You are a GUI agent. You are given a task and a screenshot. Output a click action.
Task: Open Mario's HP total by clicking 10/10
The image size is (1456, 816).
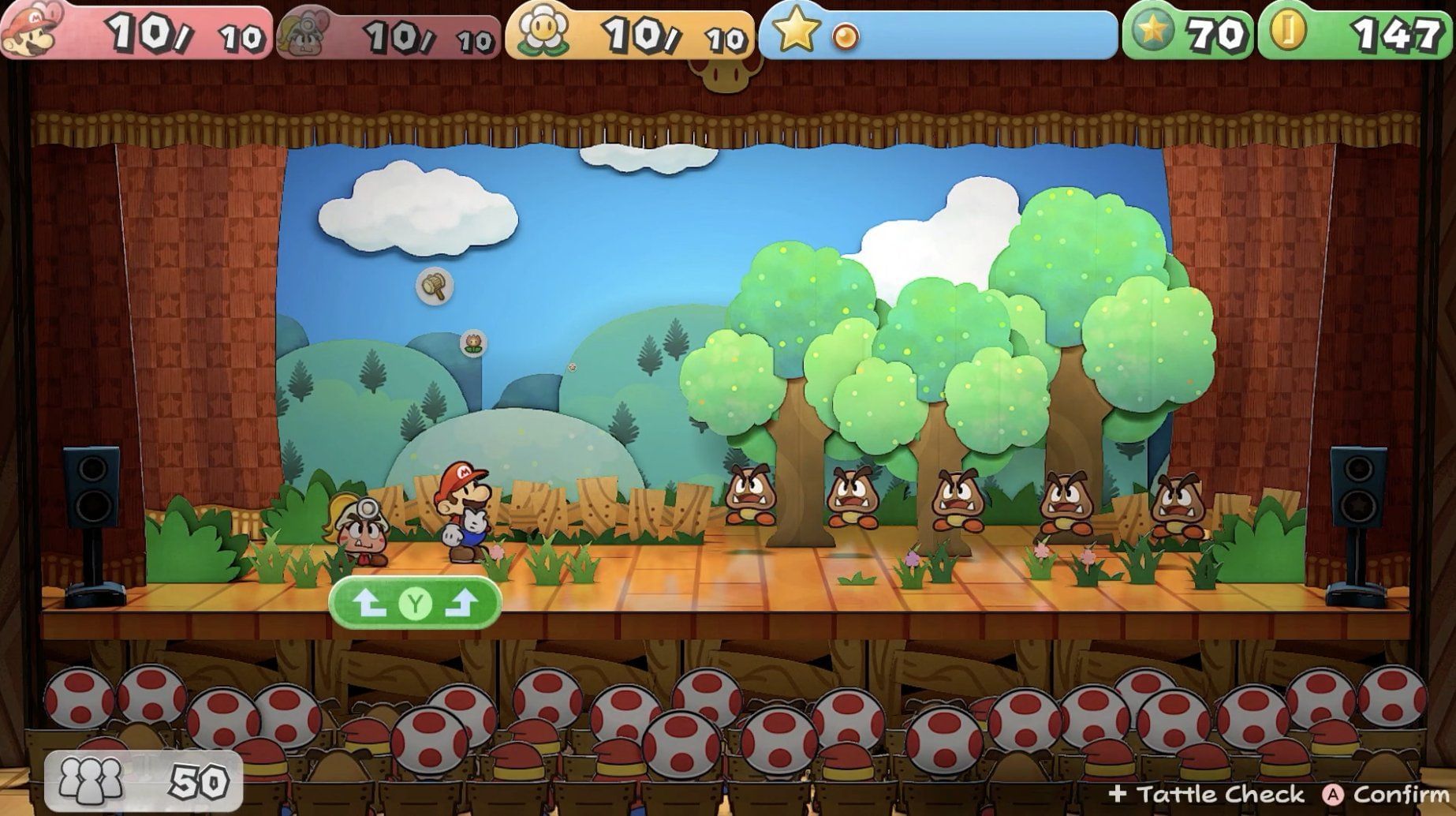[158, 33]
